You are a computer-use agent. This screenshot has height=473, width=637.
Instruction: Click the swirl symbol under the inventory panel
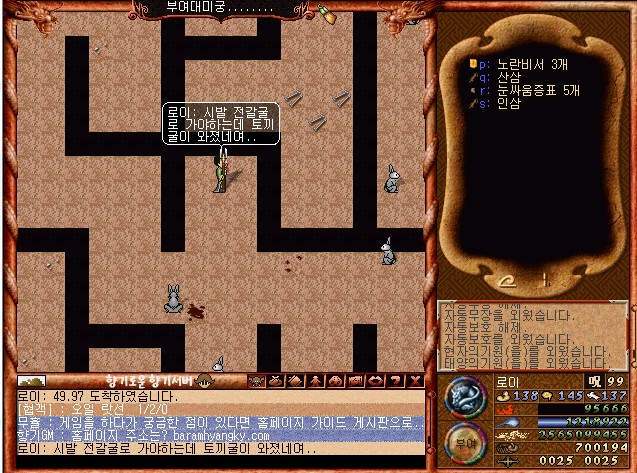[x=510, y=281]
